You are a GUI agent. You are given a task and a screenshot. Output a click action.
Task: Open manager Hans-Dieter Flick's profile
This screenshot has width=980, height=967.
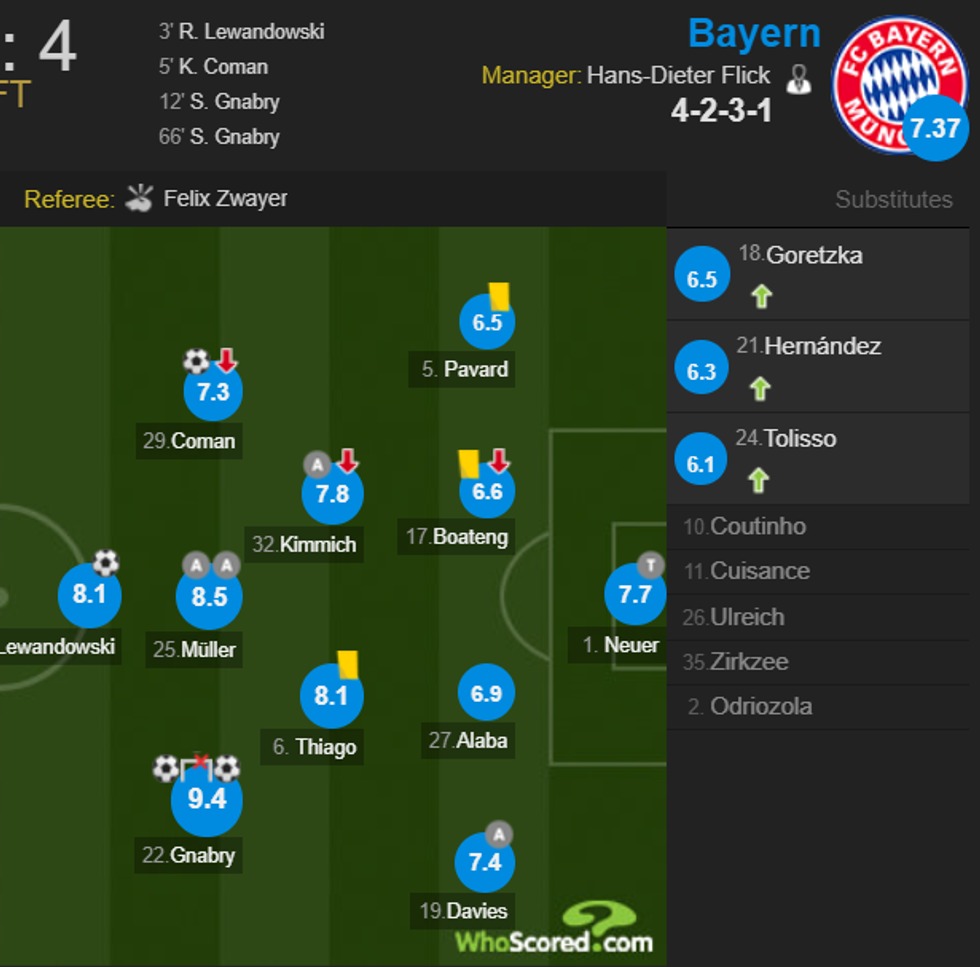pos(678,75)
